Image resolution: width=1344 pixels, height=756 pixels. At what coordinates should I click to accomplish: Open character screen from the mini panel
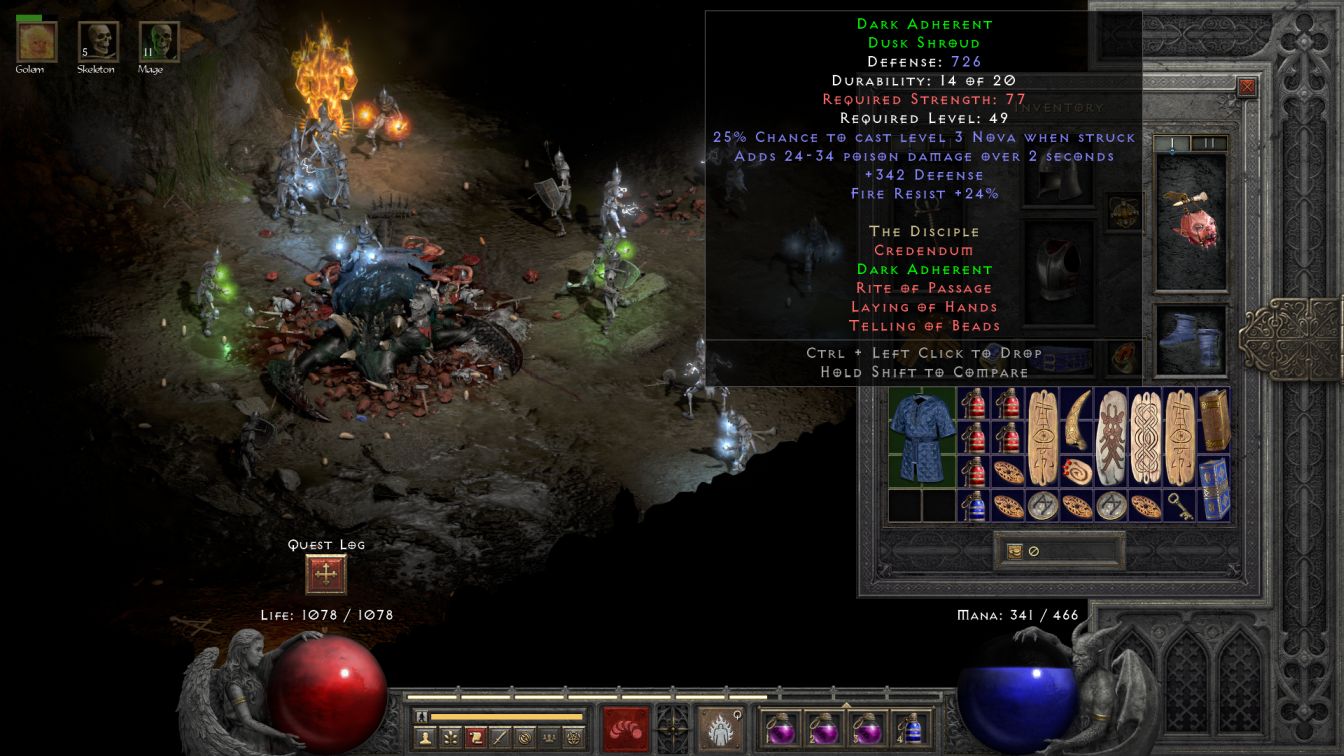point(427,738)
